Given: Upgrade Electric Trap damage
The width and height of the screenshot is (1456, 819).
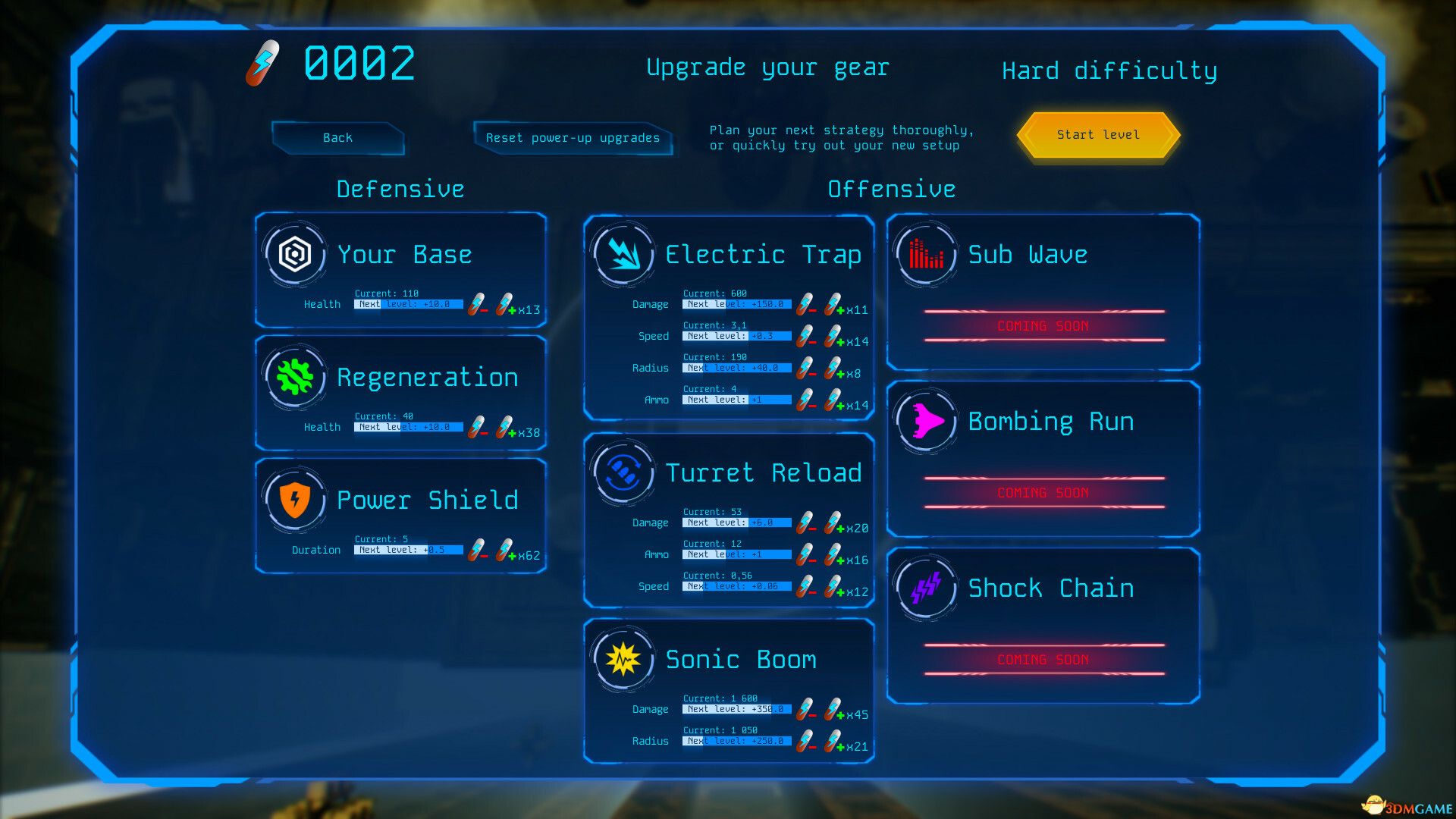Looking at the screenshot, I should [833, 305].
